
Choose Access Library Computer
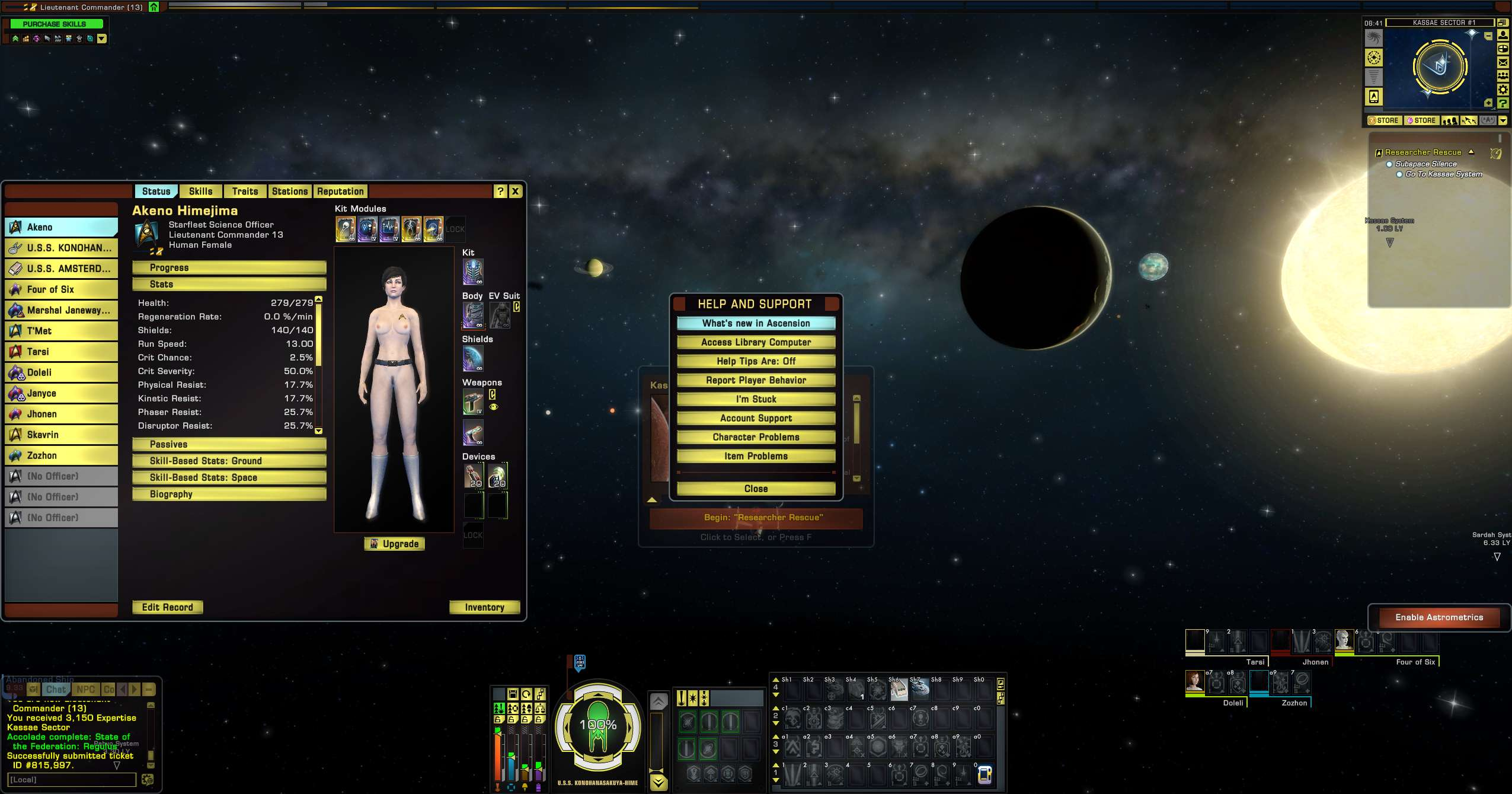[756, 342]
